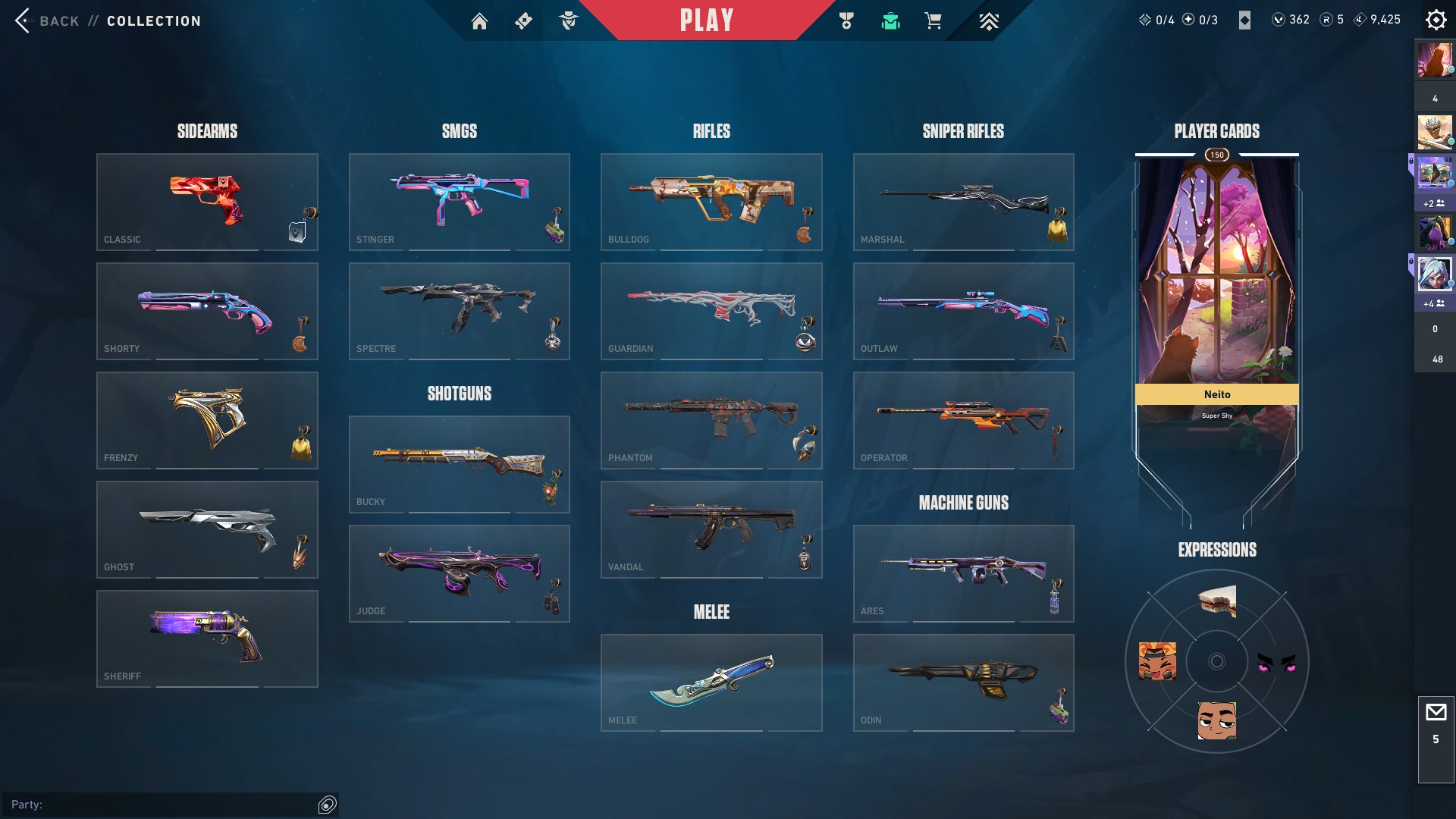Select the Bucky shotgun slot

click(459, 464)
